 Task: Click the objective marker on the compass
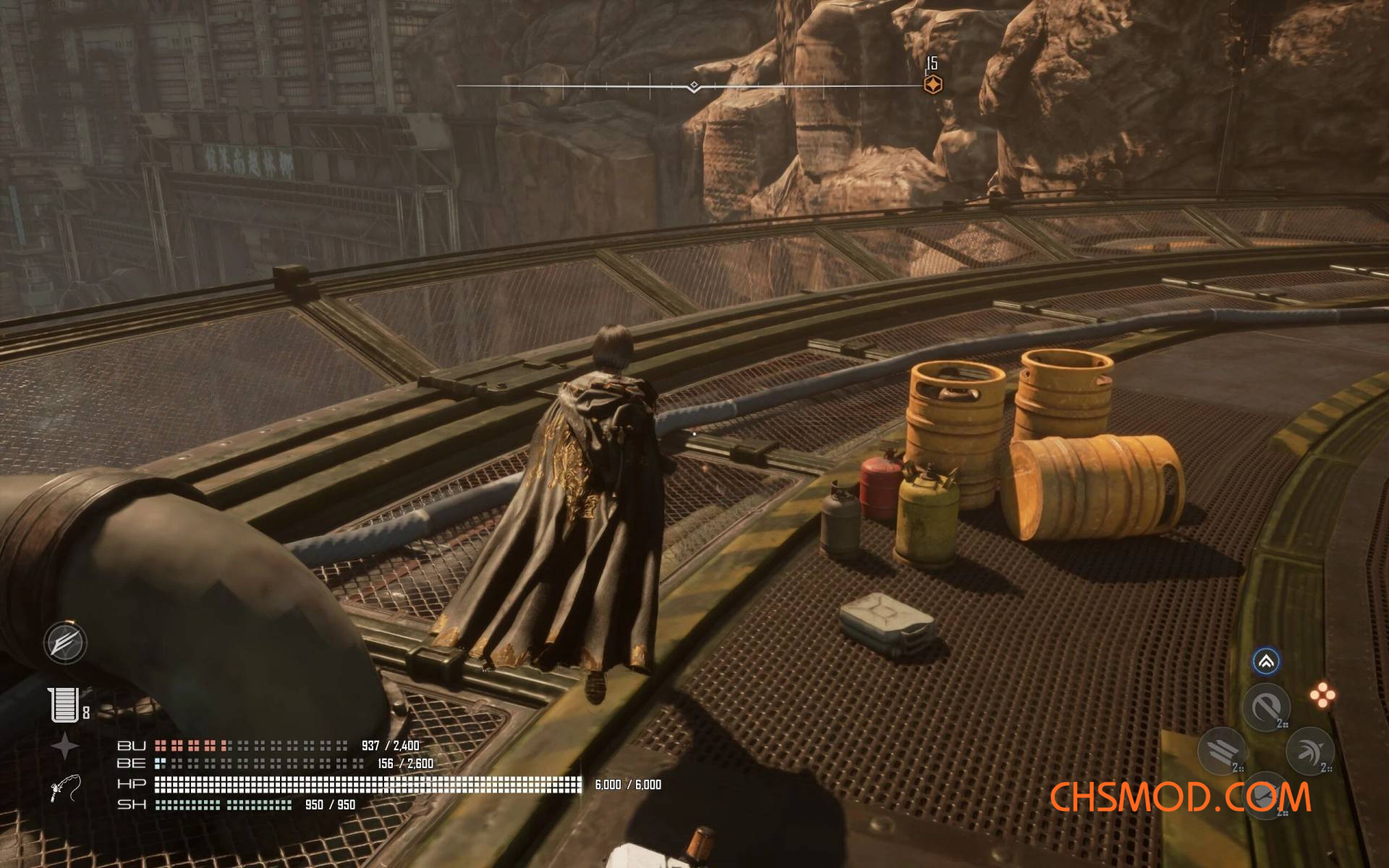(933, 85)
